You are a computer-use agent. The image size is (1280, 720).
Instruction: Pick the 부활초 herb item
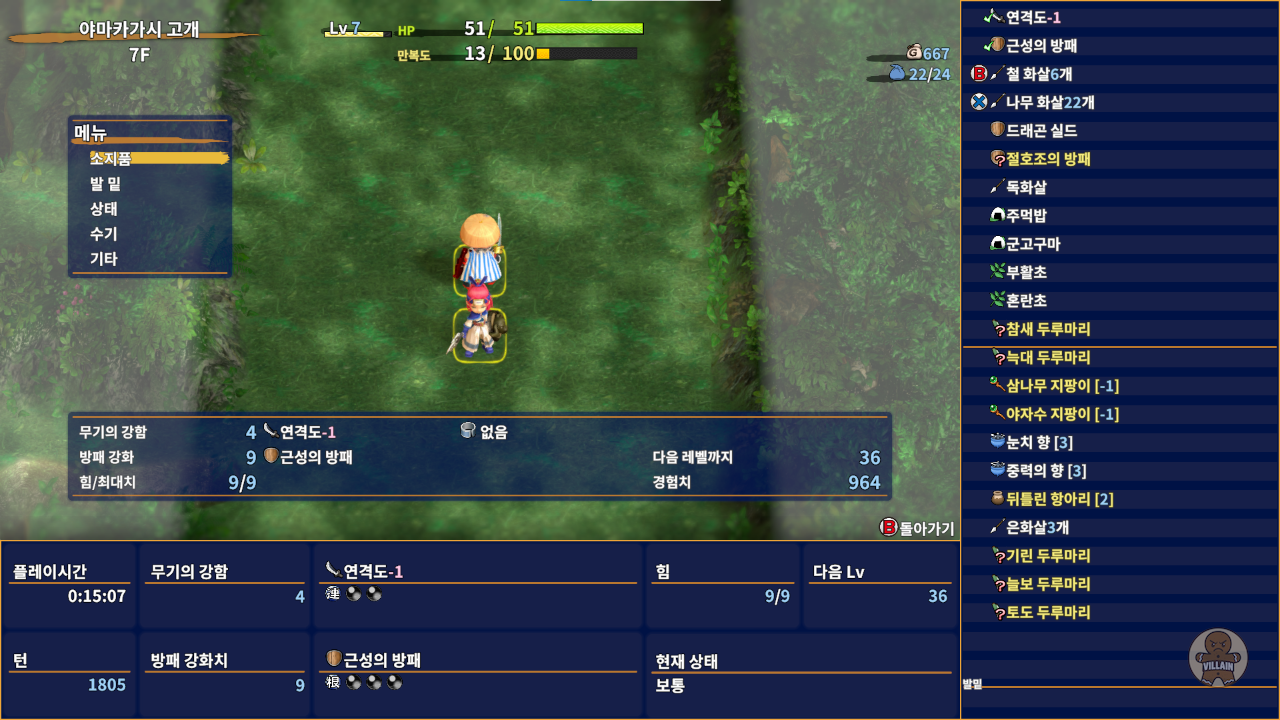click(x=1025, y=272)
